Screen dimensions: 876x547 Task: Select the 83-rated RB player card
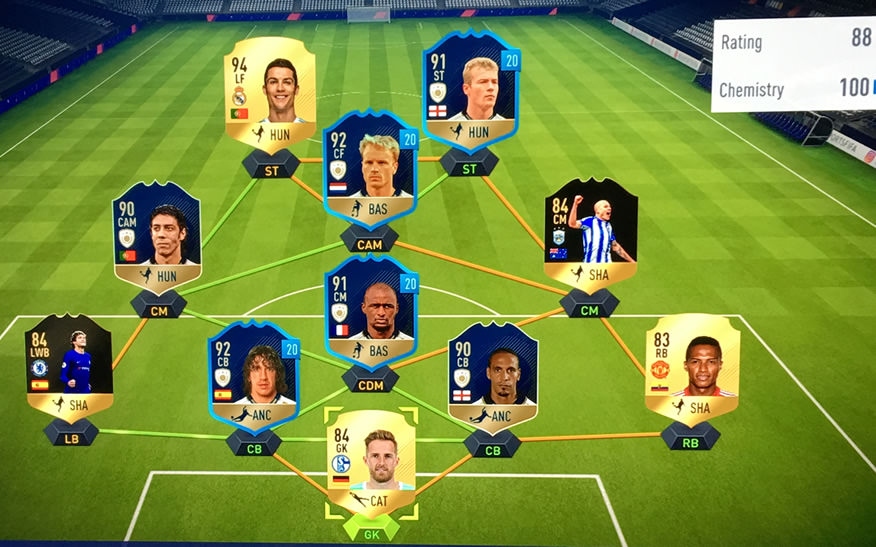click(691, 370)
